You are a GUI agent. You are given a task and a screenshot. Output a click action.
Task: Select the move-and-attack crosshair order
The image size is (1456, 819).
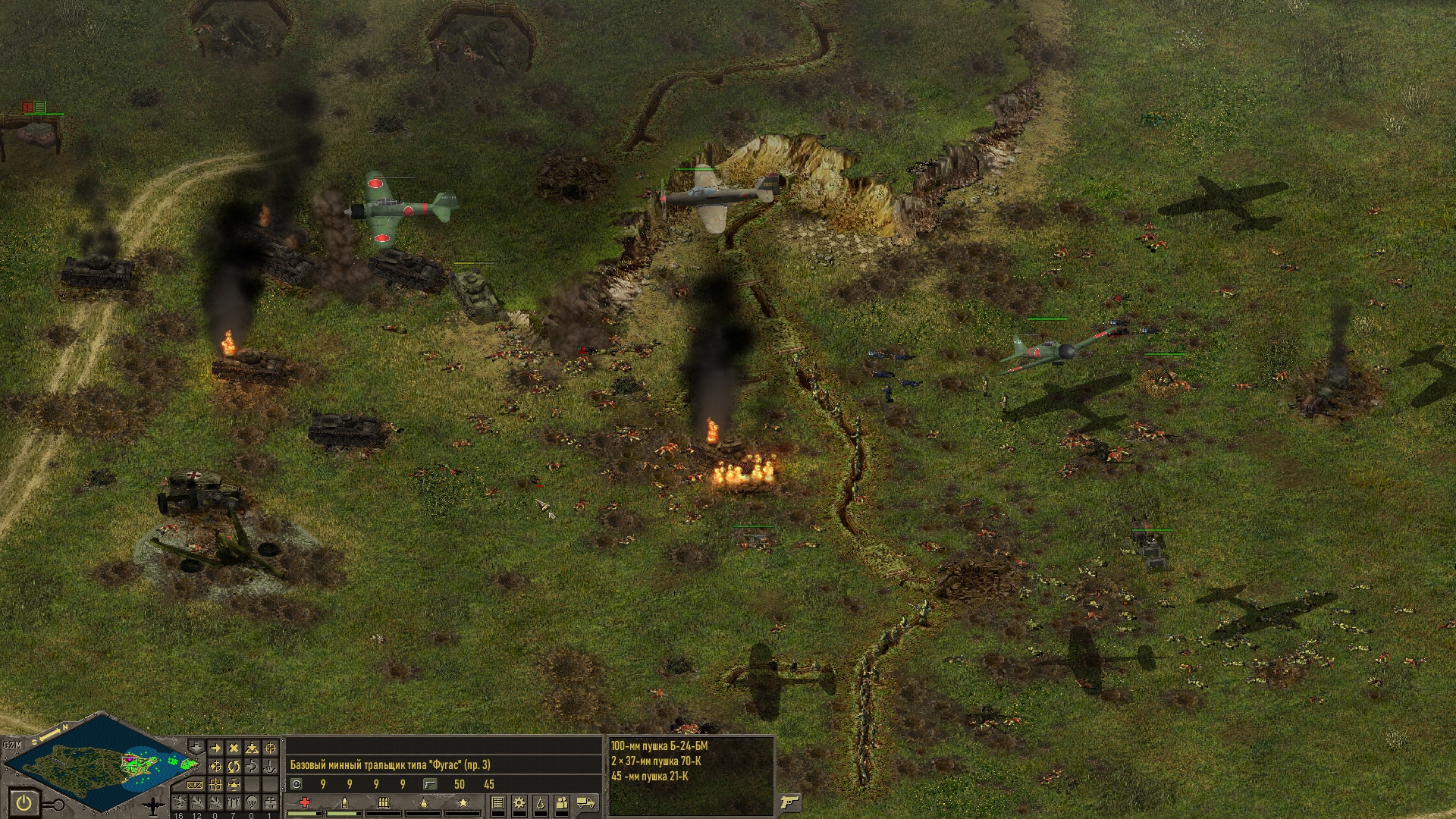point(215,766)
